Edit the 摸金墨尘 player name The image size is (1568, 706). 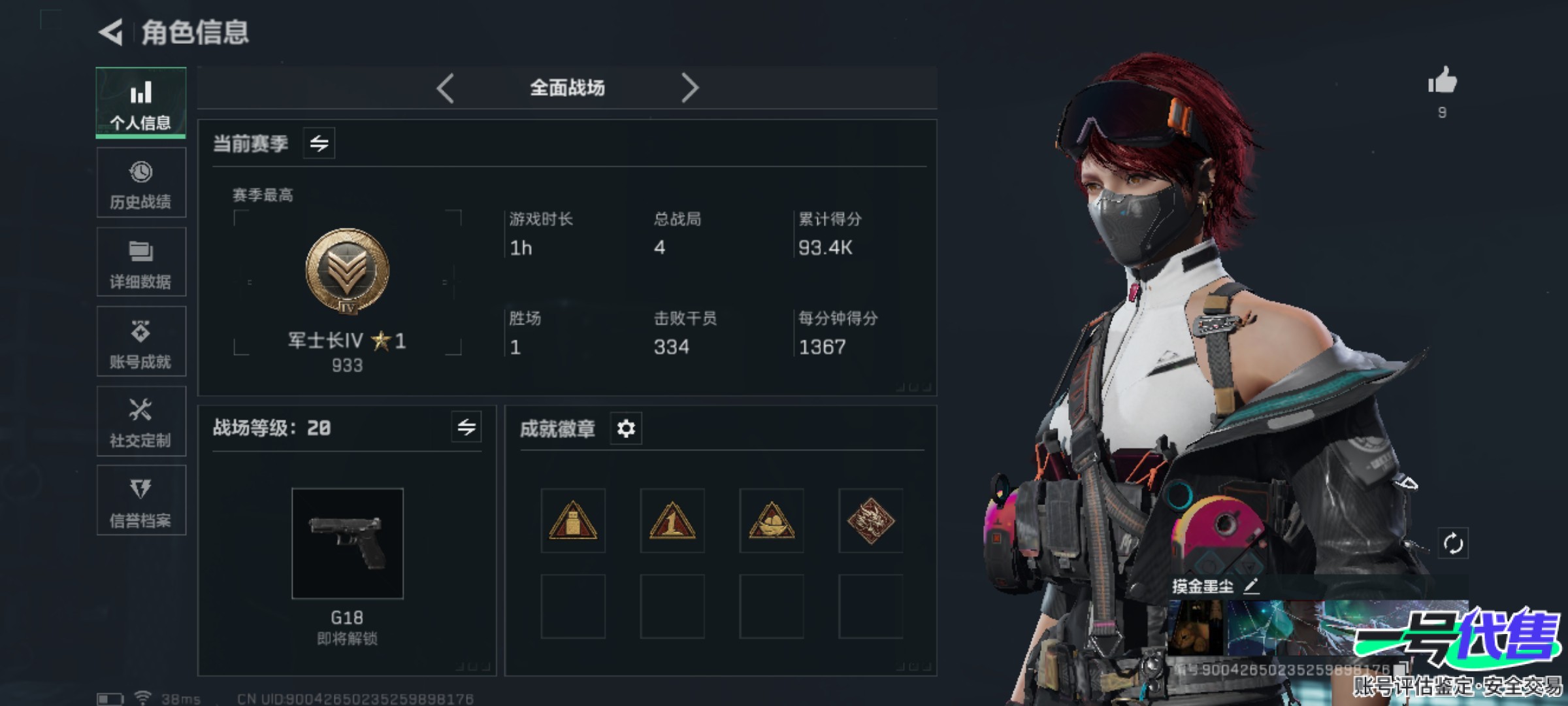click(1250, 586)
